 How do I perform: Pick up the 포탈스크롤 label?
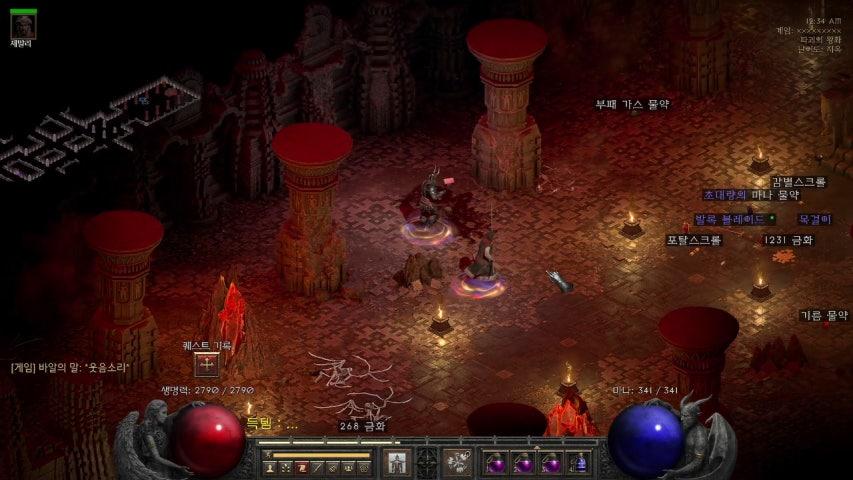693,240
